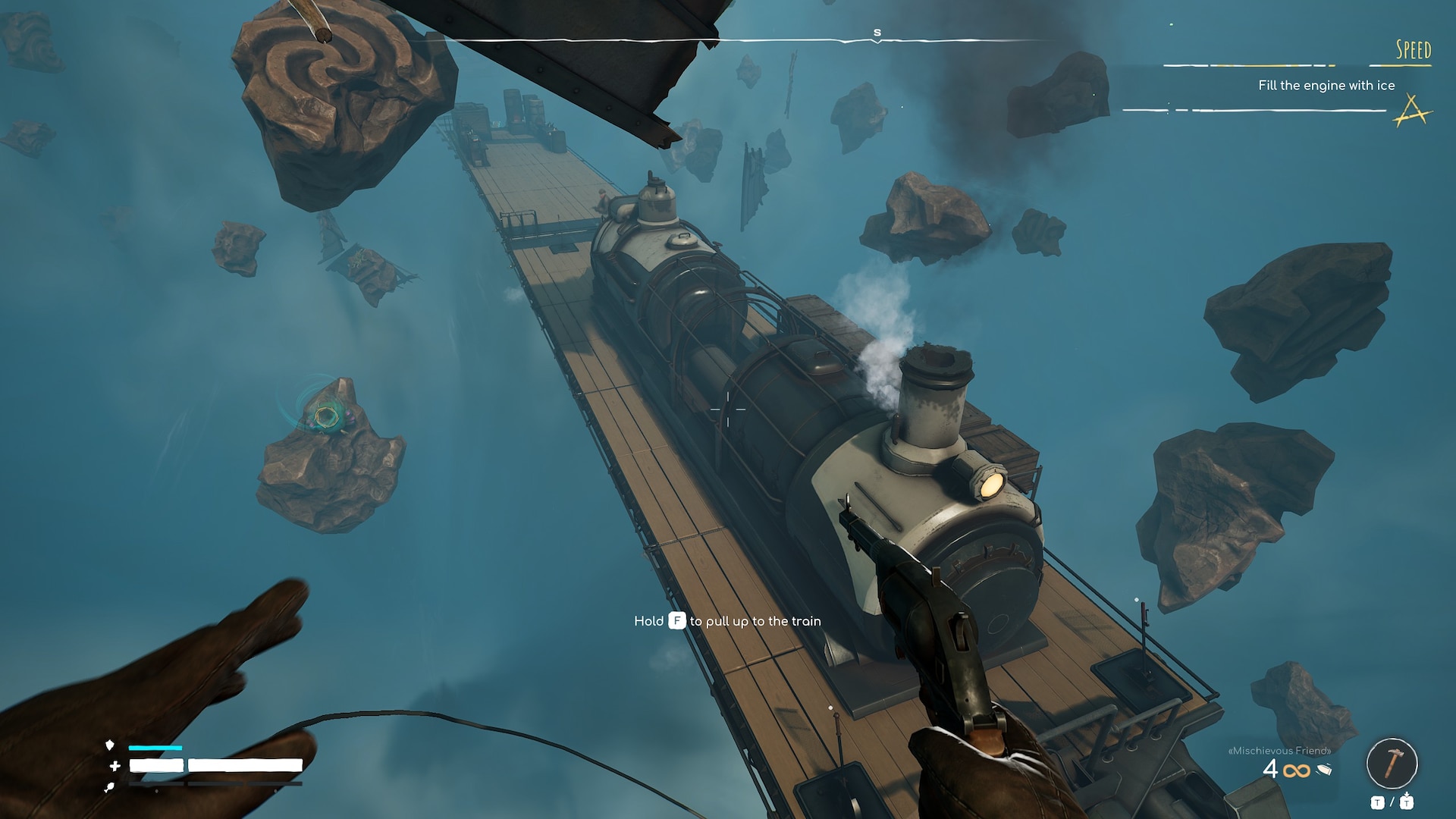
Task: Select the Mischievous Friend weapon label
Action: tap(1279, 751)
